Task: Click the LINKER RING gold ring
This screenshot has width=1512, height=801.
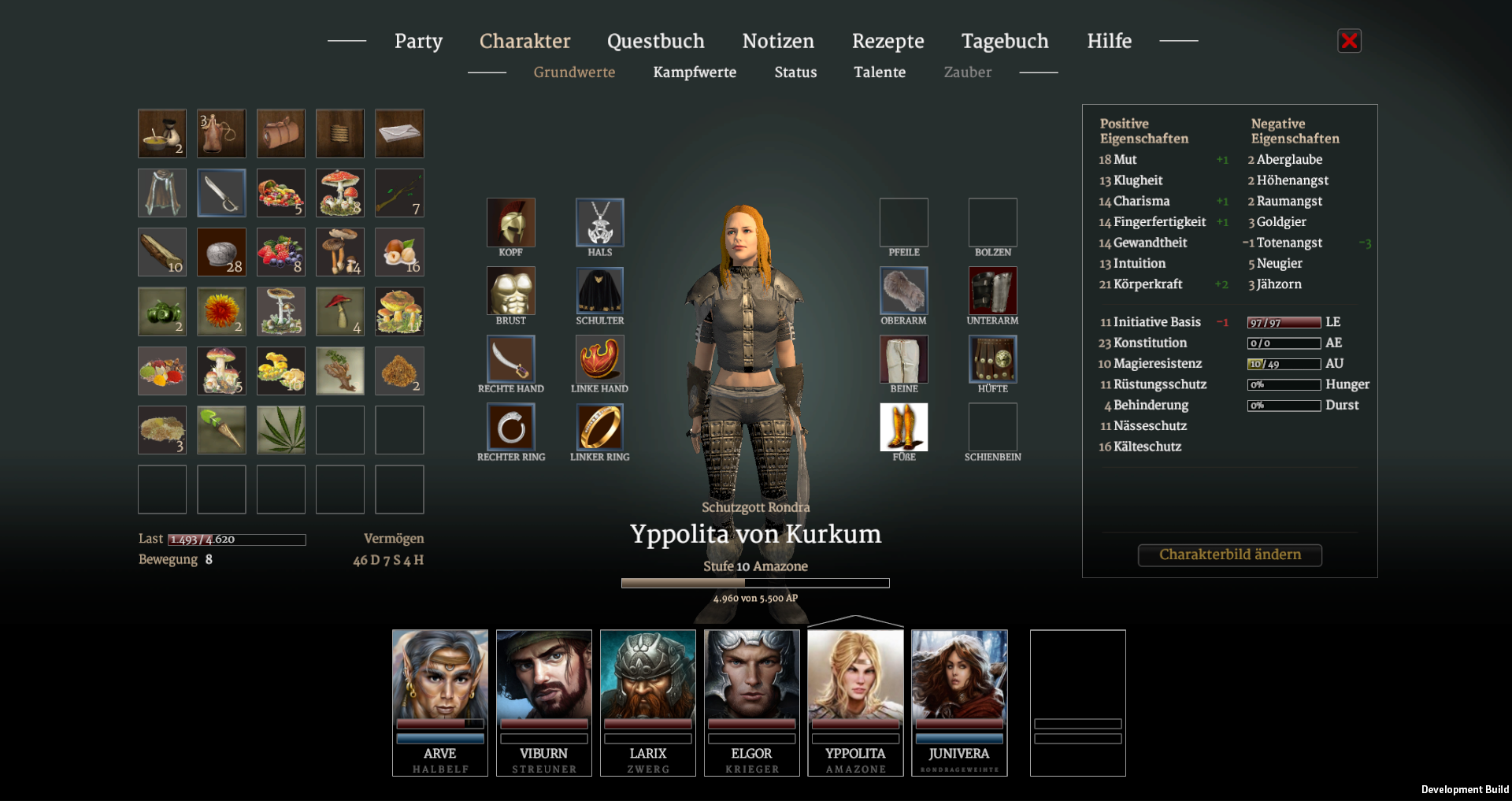Action: click(599, 428)
